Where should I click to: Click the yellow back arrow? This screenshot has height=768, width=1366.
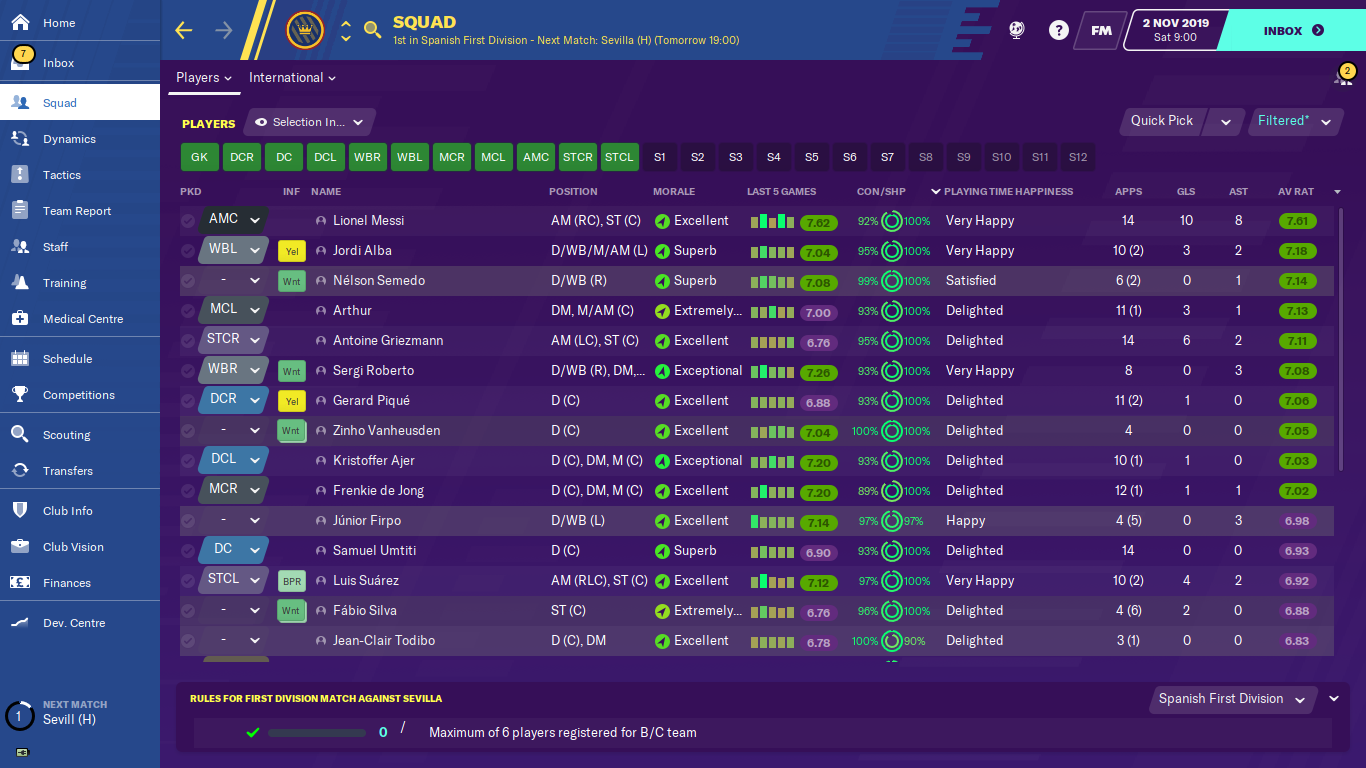(x=184, y=30)
